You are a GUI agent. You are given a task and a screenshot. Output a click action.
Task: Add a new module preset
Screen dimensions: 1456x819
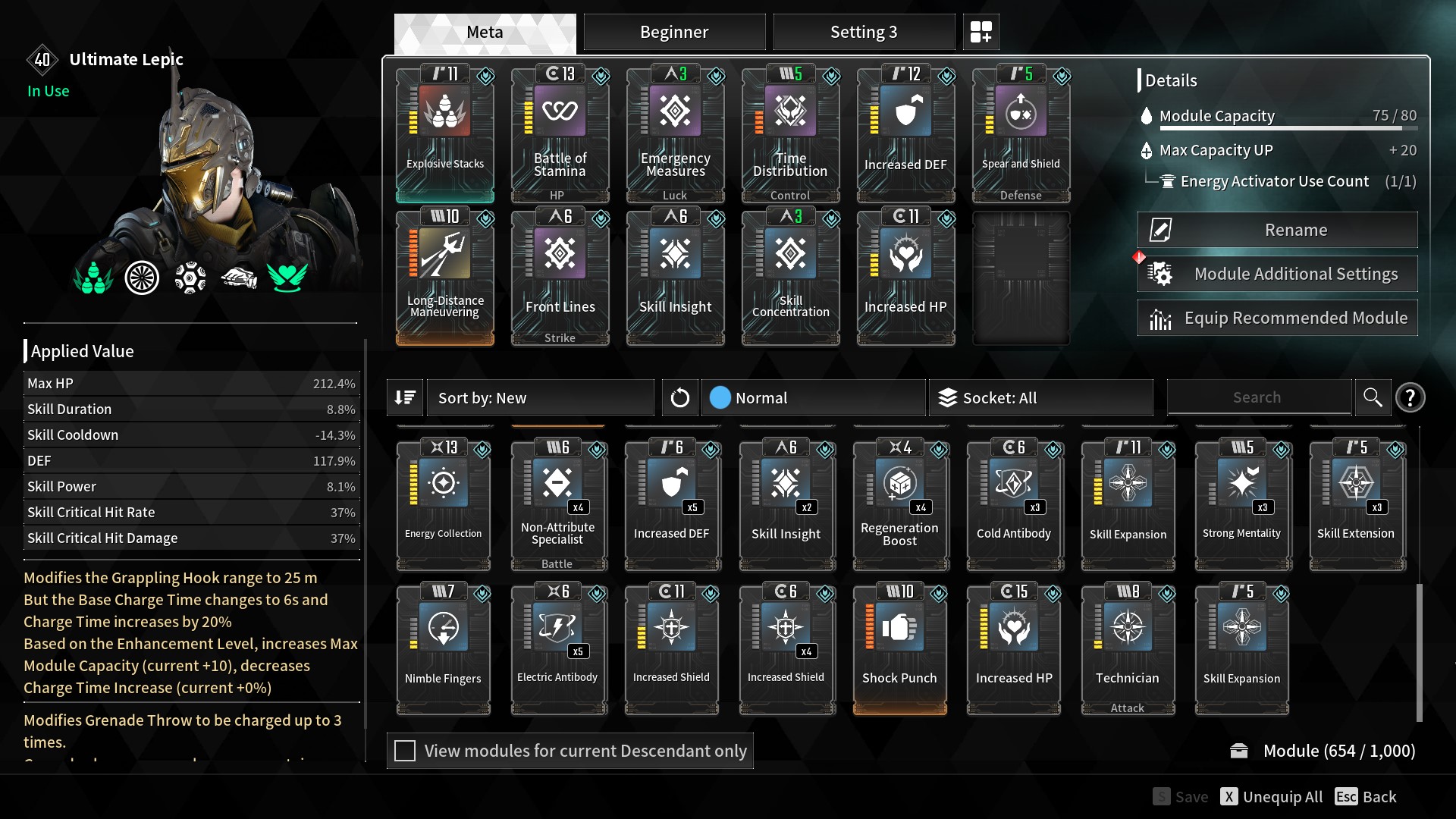[981, 32]
